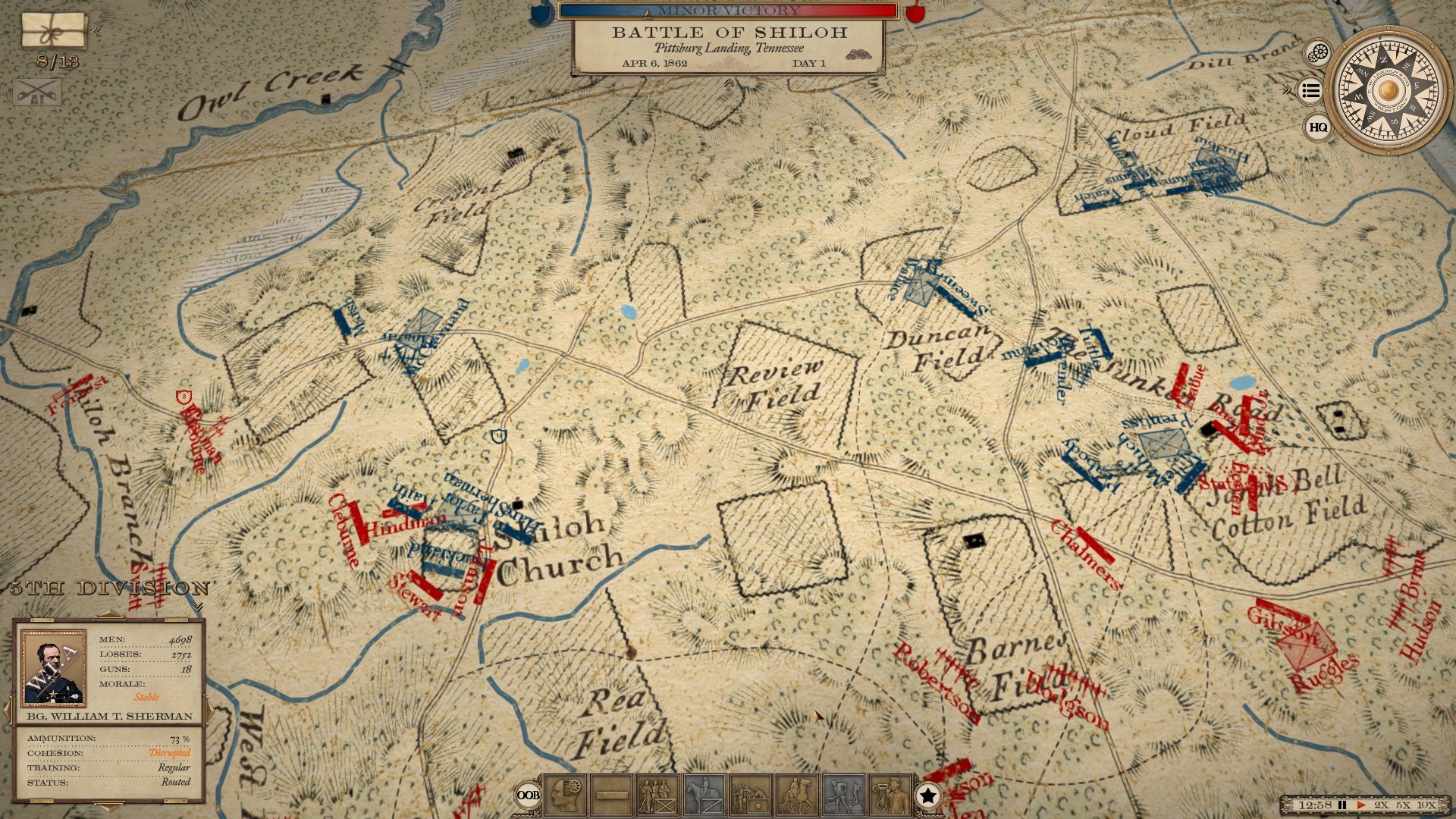
Task: Select William T. Sherman's commander portrait
Action: point(52,667)
